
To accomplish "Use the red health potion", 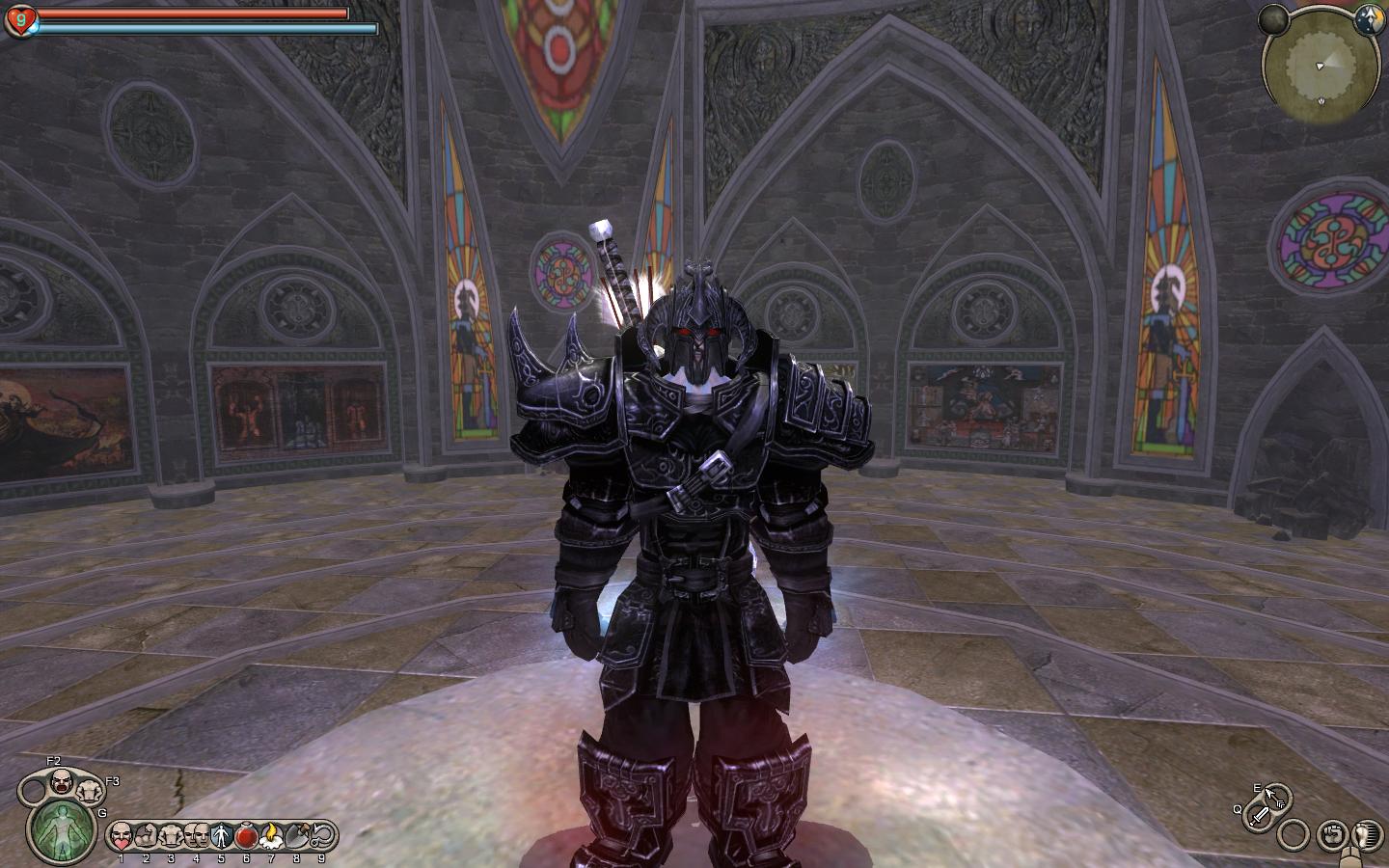I will coord(246,834).
